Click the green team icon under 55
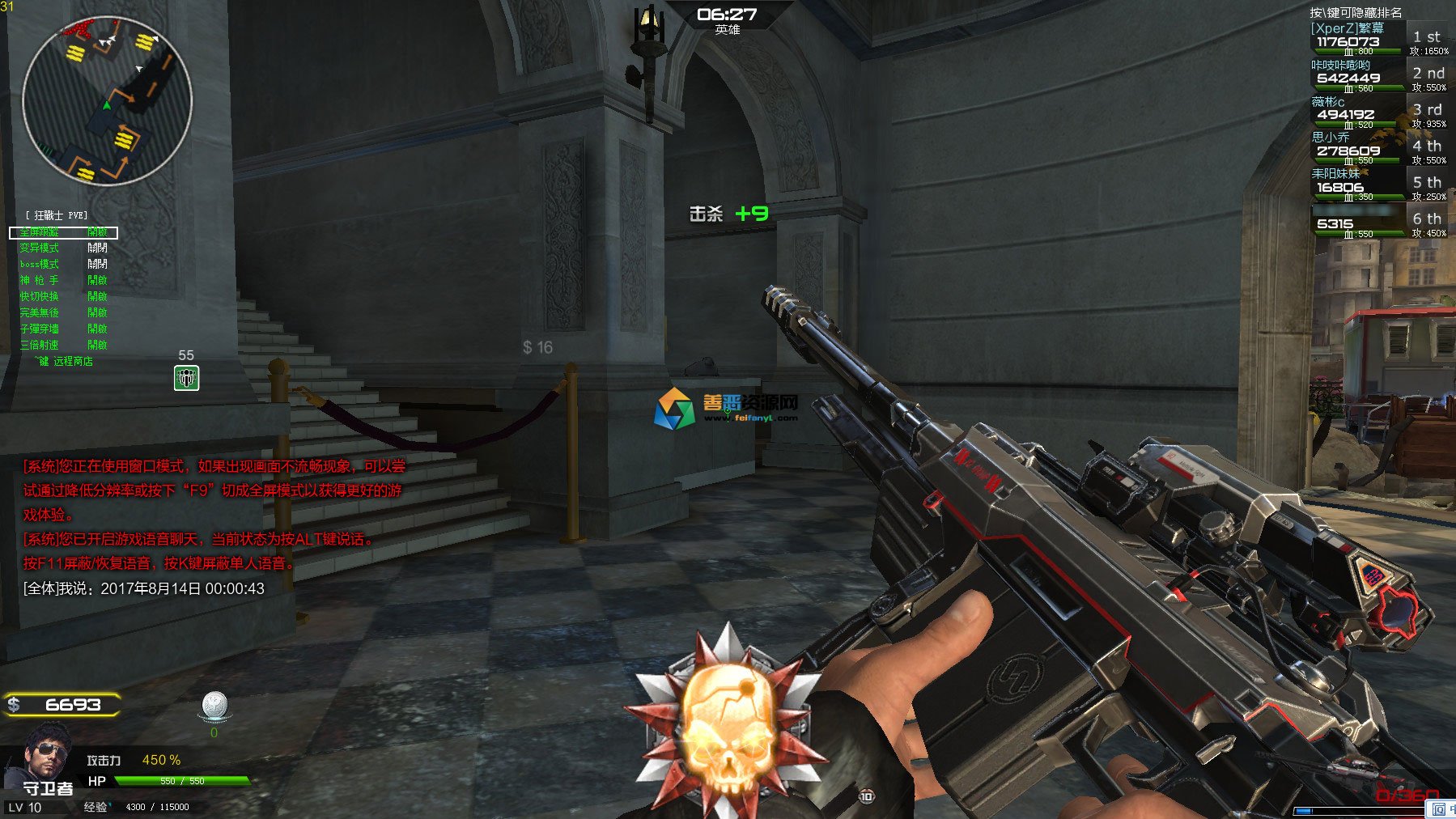This screenshot has width=1456, height=819. point(187,378)
